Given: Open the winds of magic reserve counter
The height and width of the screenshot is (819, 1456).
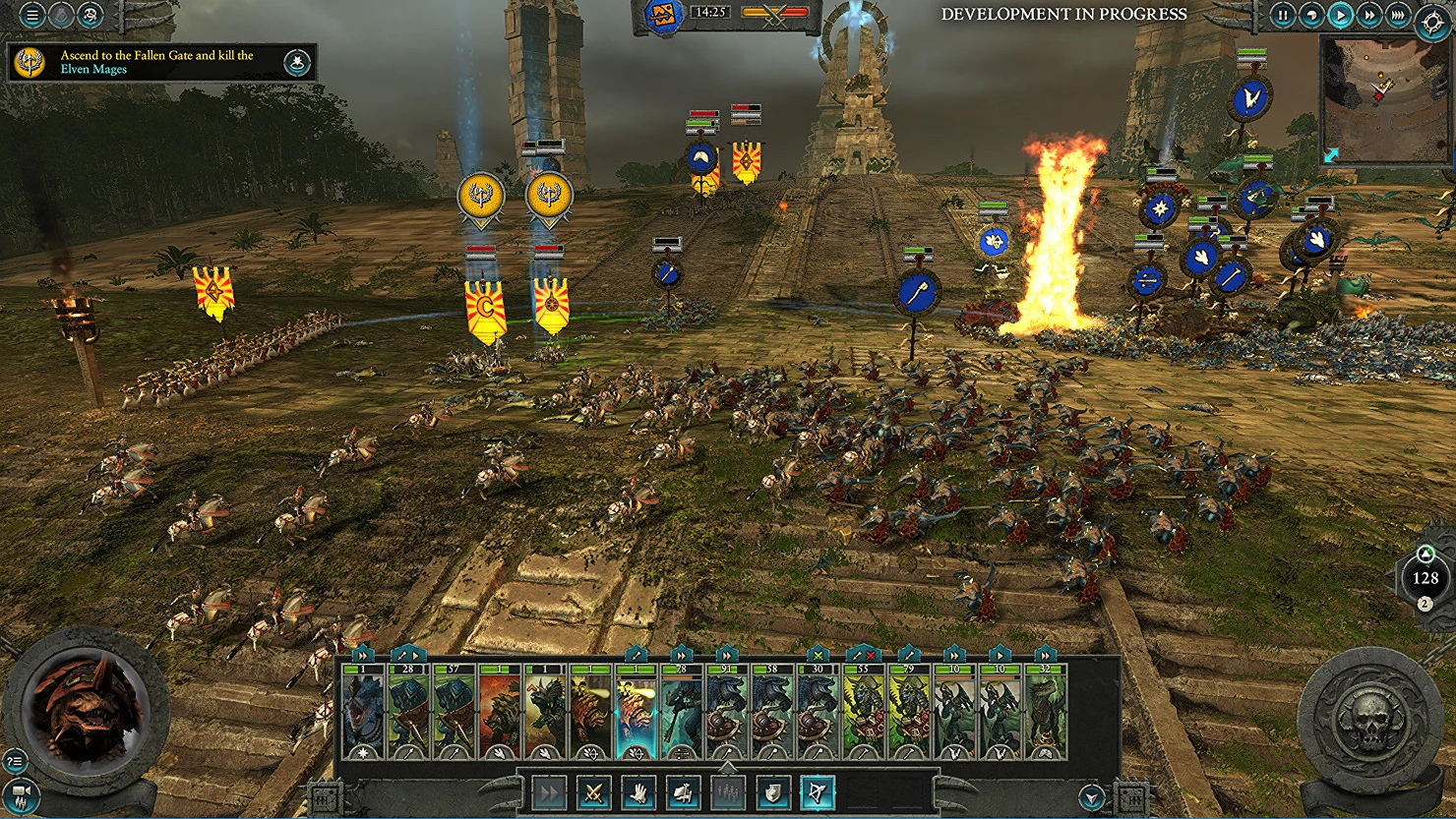Looking at the screenshot, I should coord(1426,578).
